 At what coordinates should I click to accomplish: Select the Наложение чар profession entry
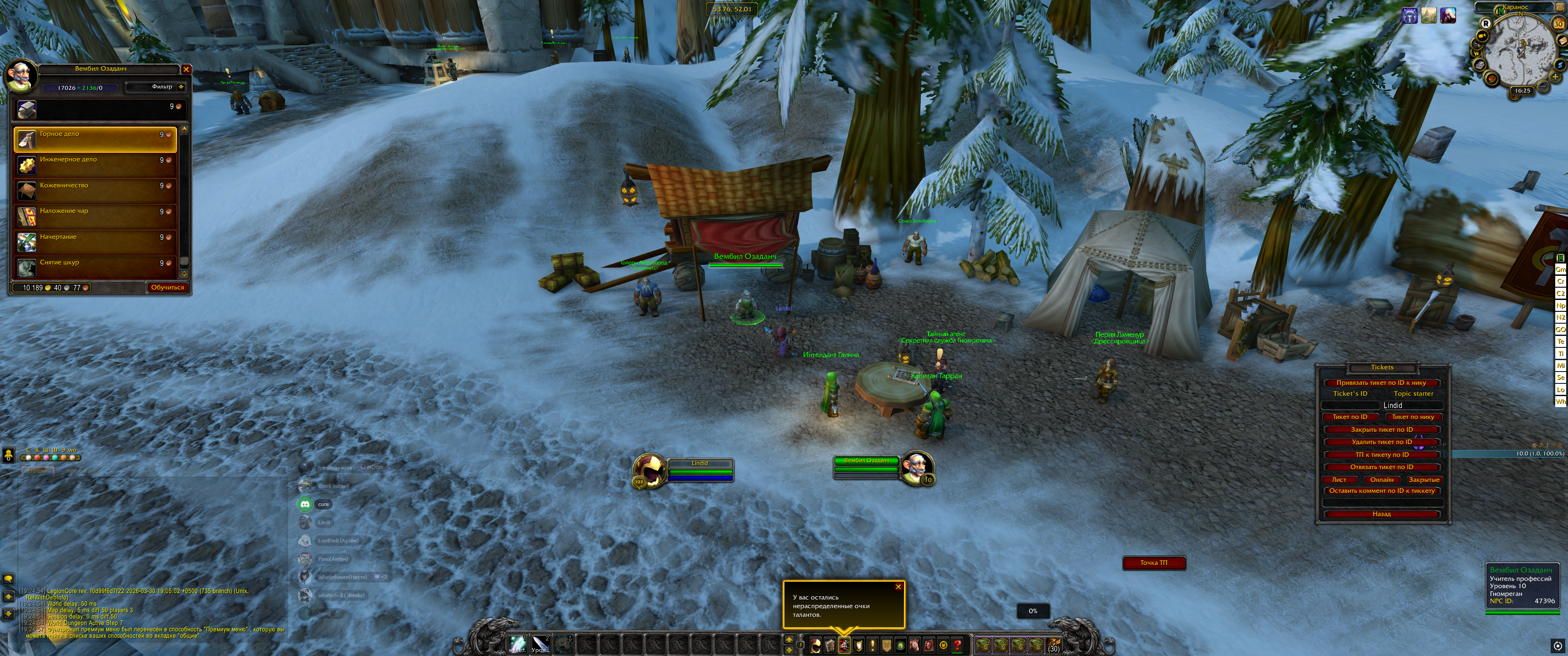click(x=95, y=216)
